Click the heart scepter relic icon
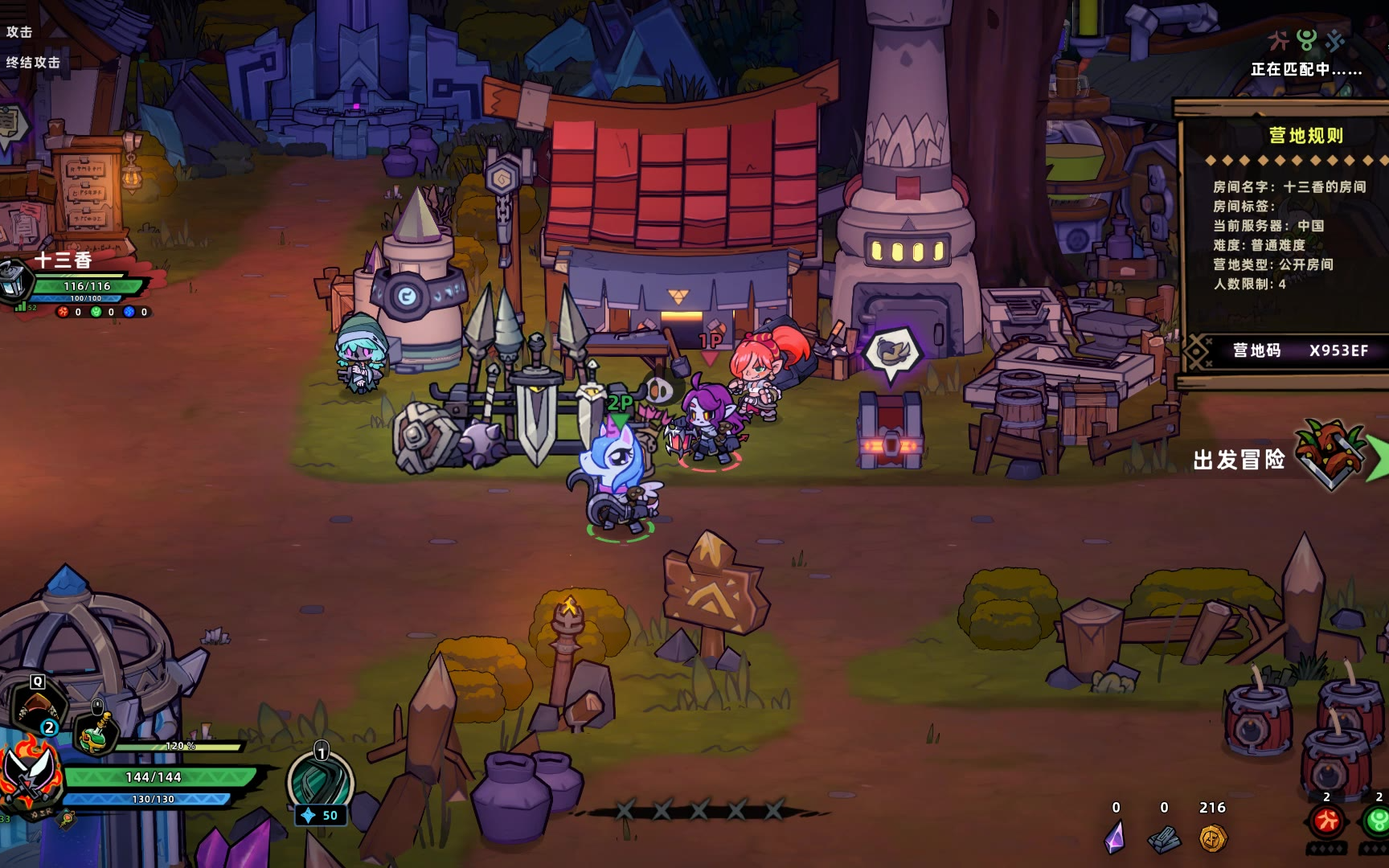This screenshot has width=1389, height=868. 68,819
